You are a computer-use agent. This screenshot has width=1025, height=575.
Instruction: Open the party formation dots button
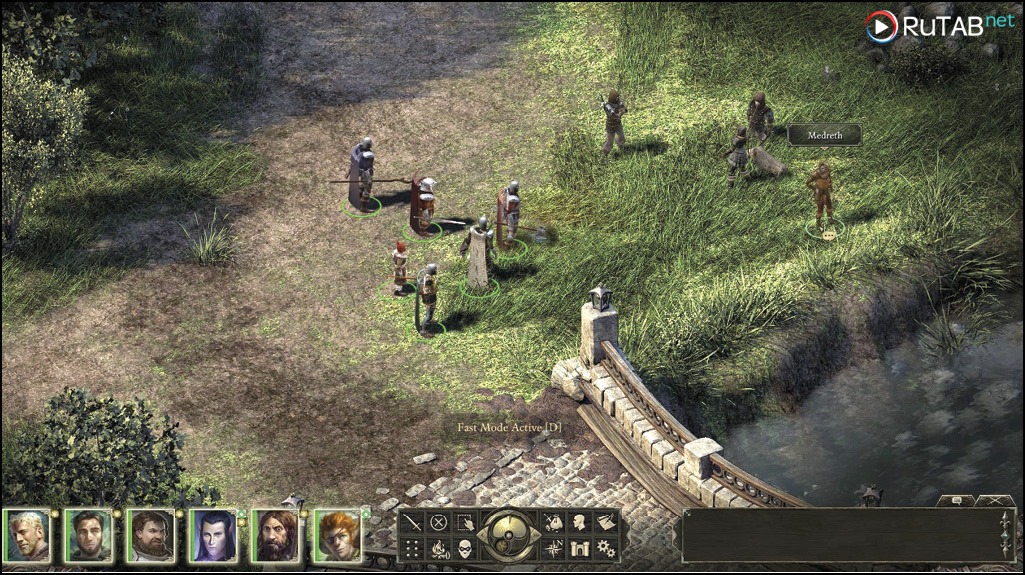point(411,548)
